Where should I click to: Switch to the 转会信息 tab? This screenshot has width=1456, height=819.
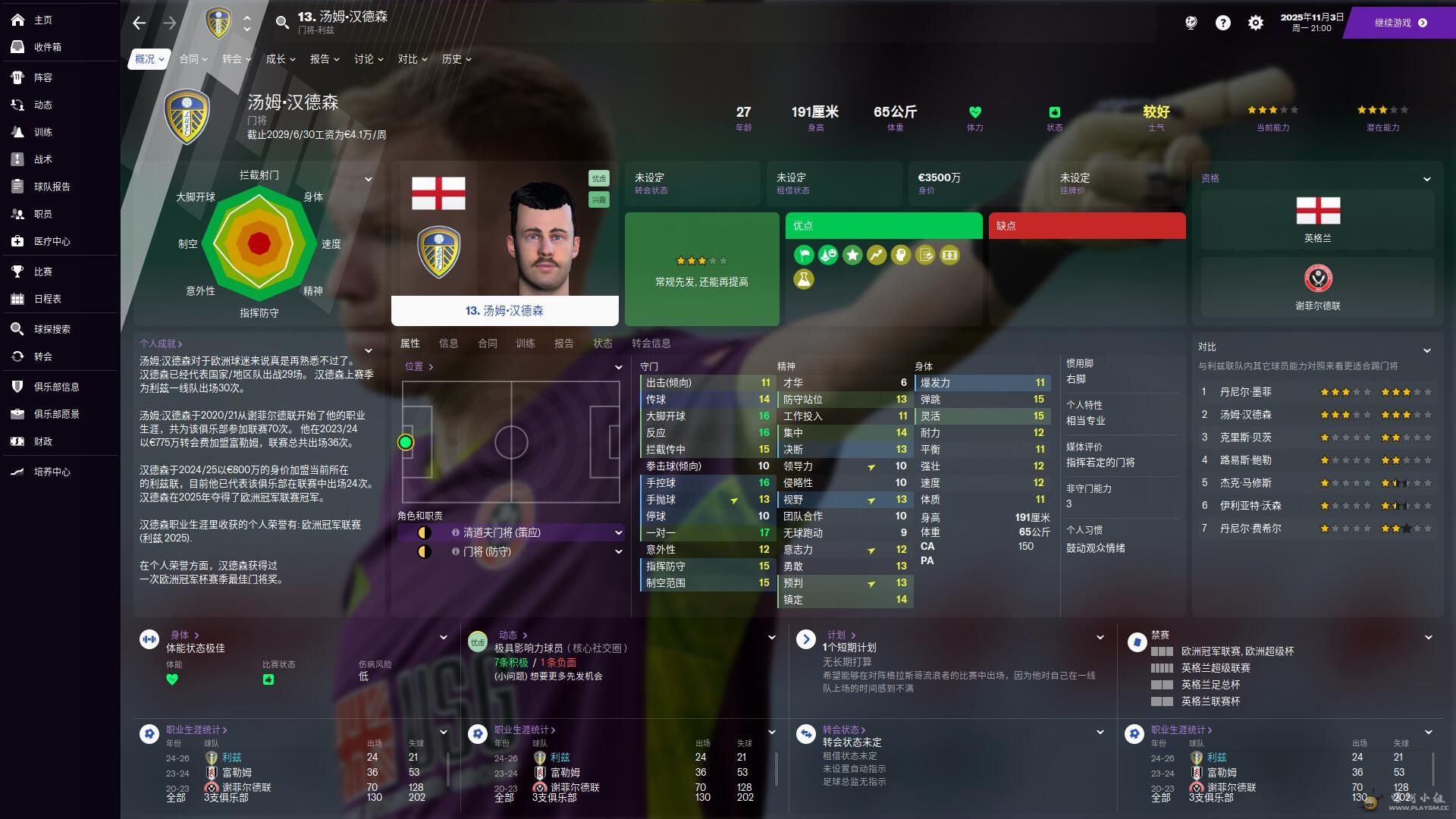click(651, 344)
